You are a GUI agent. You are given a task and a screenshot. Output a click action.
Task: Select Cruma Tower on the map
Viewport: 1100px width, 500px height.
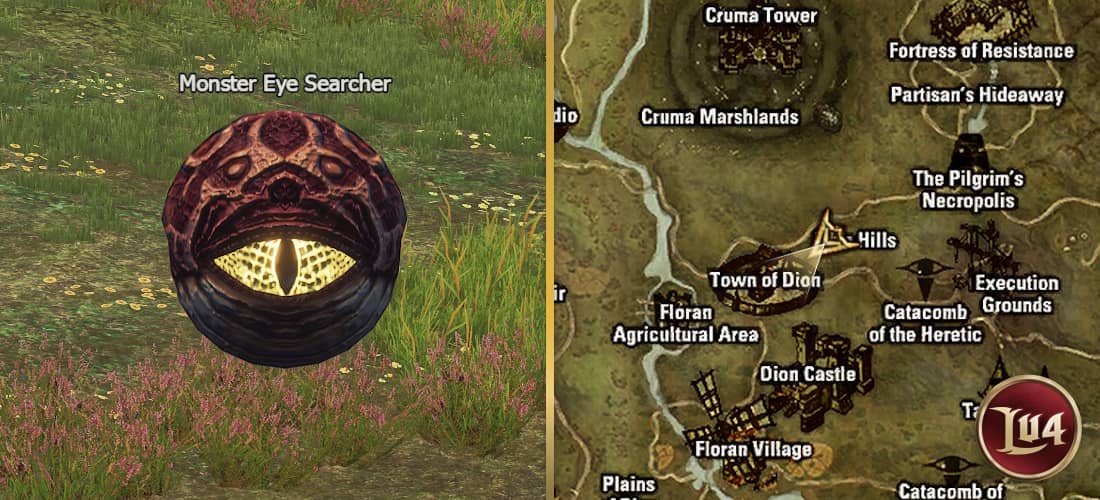click(761, 40)
